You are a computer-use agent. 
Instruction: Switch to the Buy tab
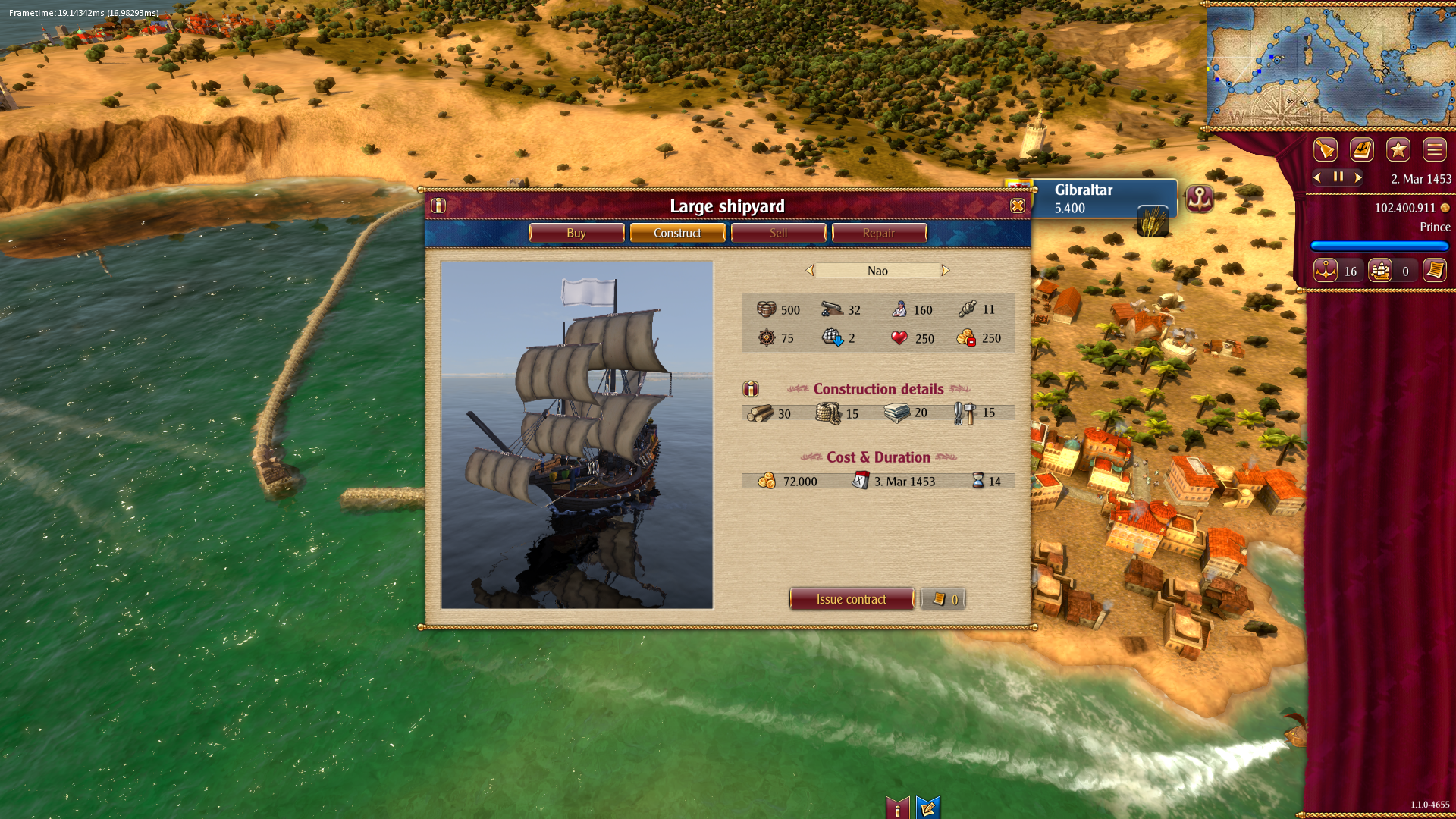576,233
